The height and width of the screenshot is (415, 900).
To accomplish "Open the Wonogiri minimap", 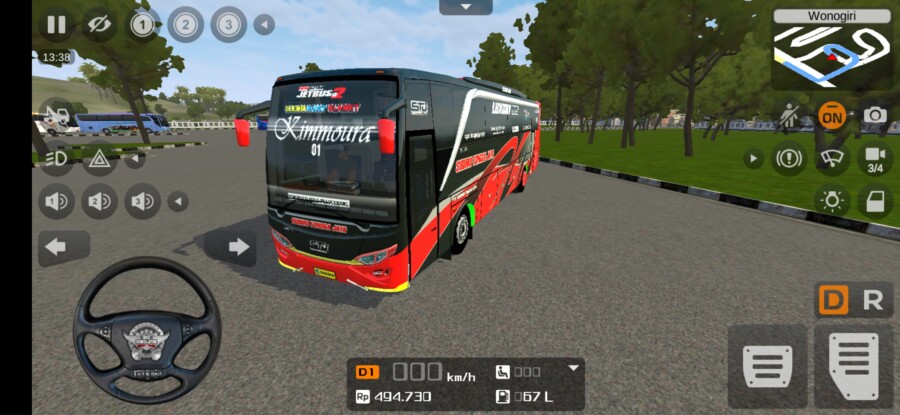I will 832,51.
